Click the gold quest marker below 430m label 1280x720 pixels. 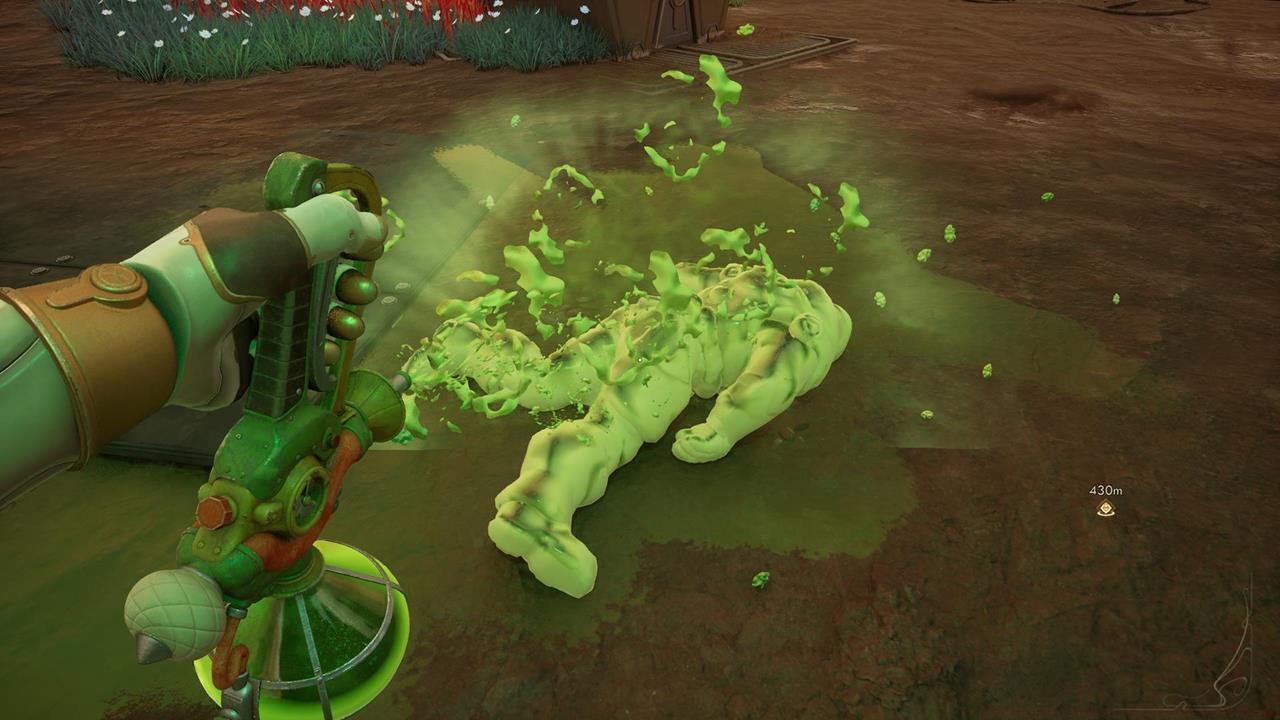click(1105, 507)
